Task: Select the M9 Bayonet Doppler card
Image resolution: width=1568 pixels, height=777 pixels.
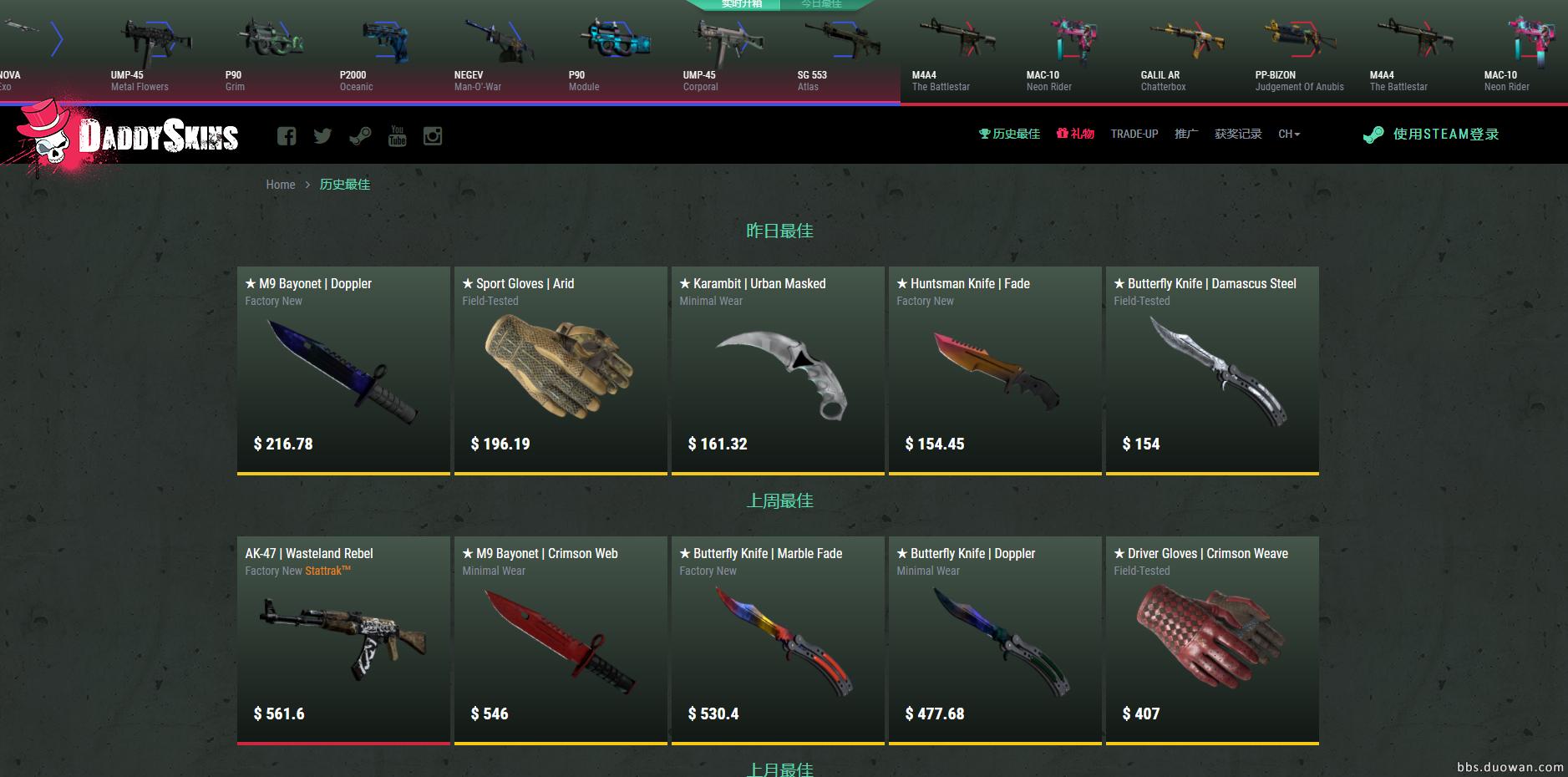Action: pyautogui.click(x=343, y=368)
